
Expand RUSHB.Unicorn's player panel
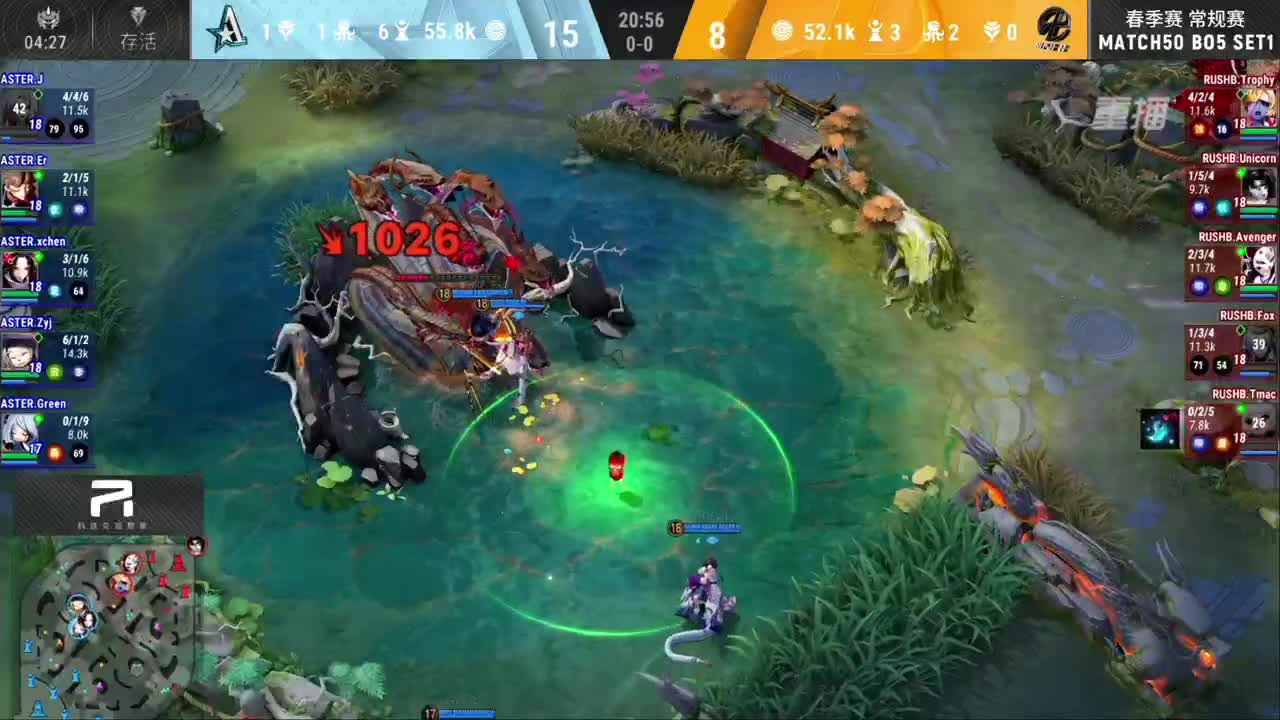pos(1225,190)
